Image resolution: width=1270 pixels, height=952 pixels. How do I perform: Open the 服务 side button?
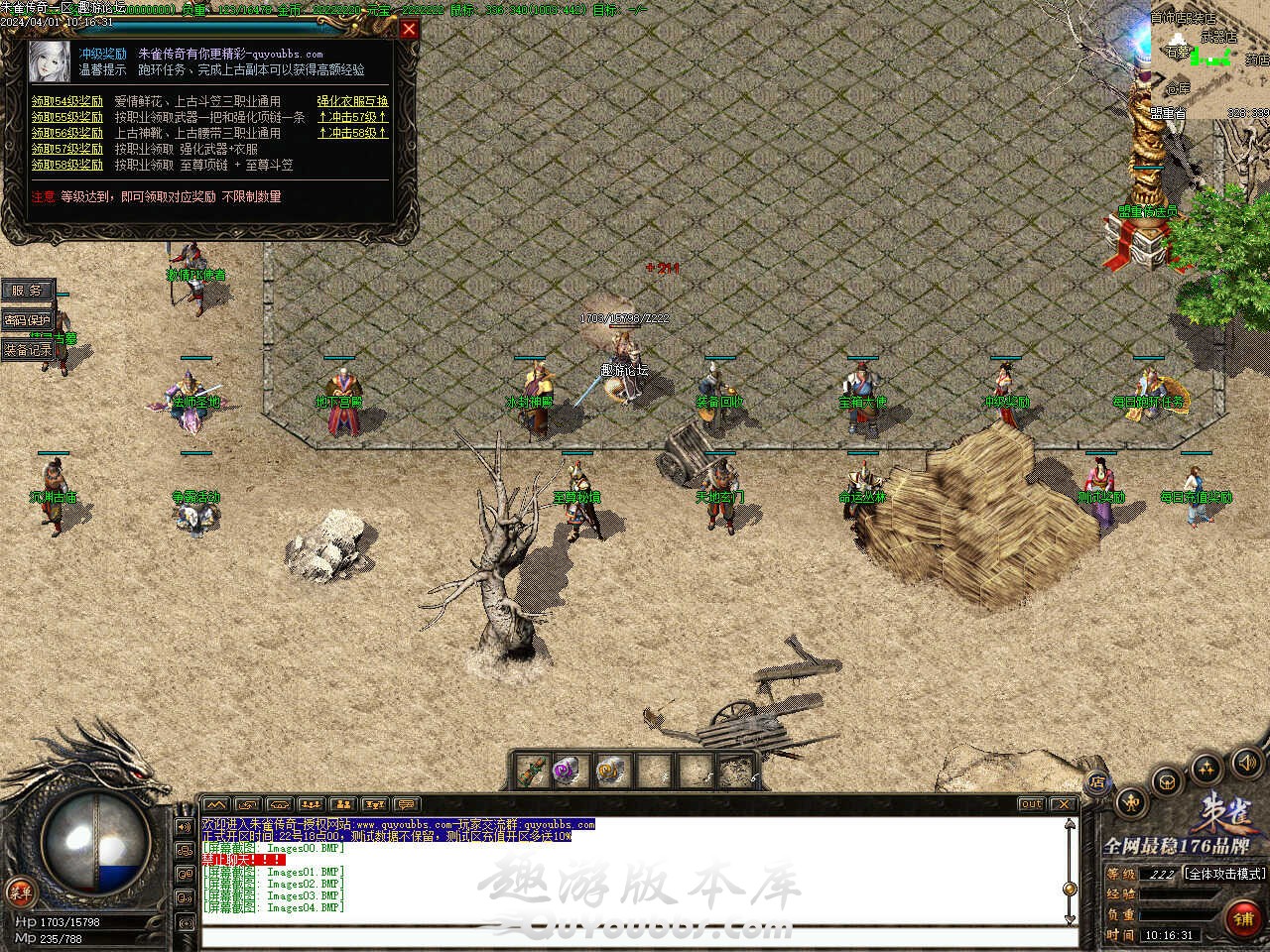[26, 291]
